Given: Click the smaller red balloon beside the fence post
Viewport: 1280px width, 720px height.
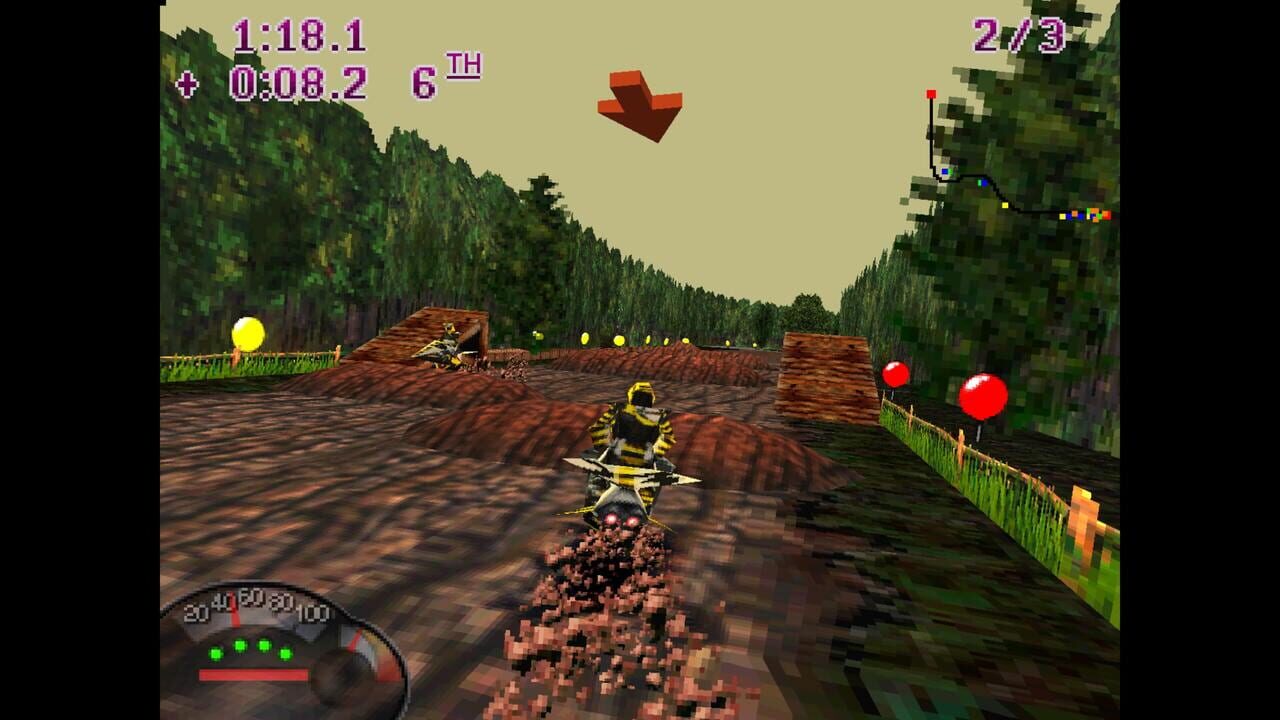Looking at the screenshot, I should (x=894, y=376).
